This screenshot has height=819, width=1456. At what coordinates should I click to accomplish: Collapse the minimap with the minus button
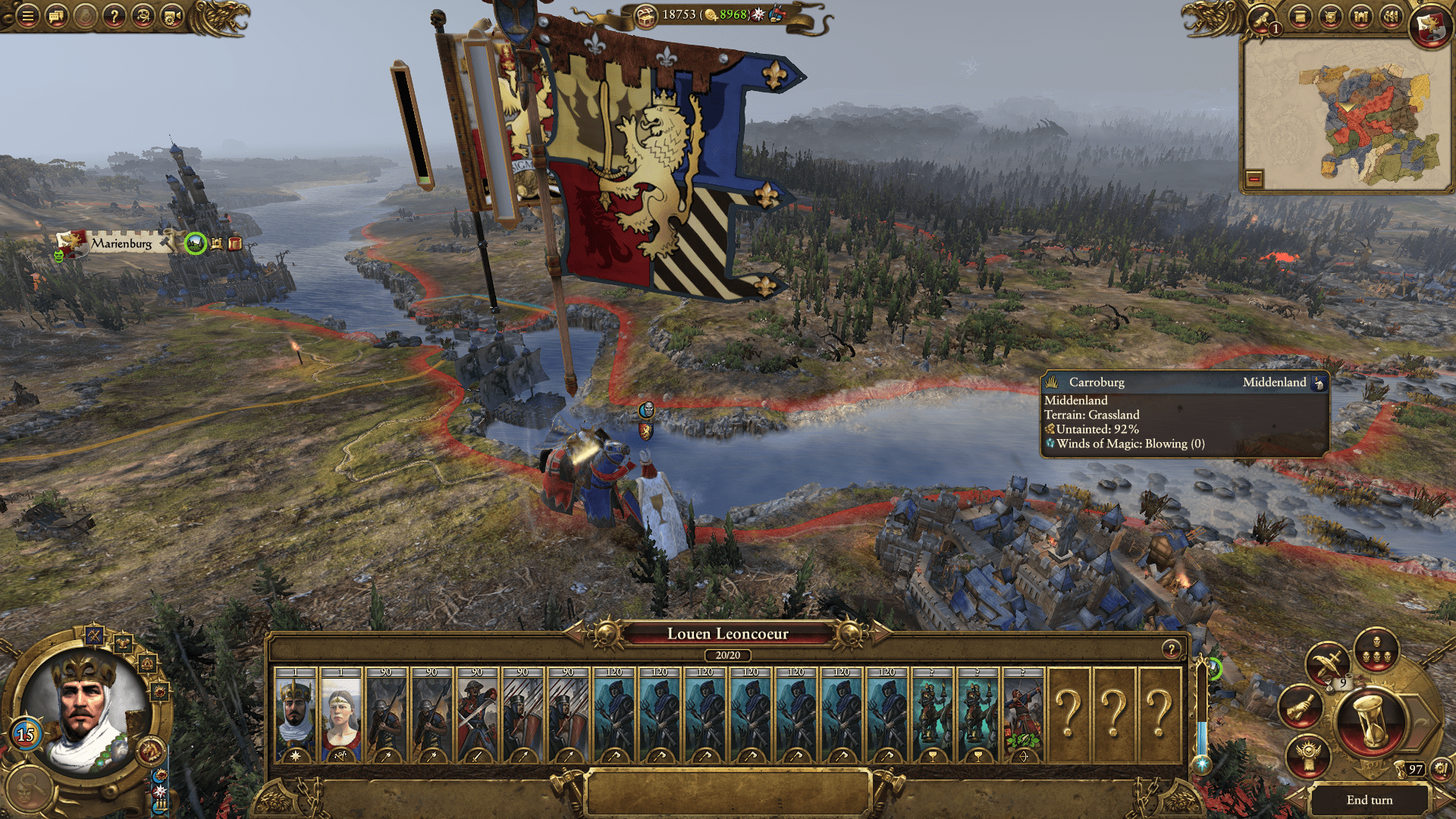pyautogui.click(x=1254, y=179)
